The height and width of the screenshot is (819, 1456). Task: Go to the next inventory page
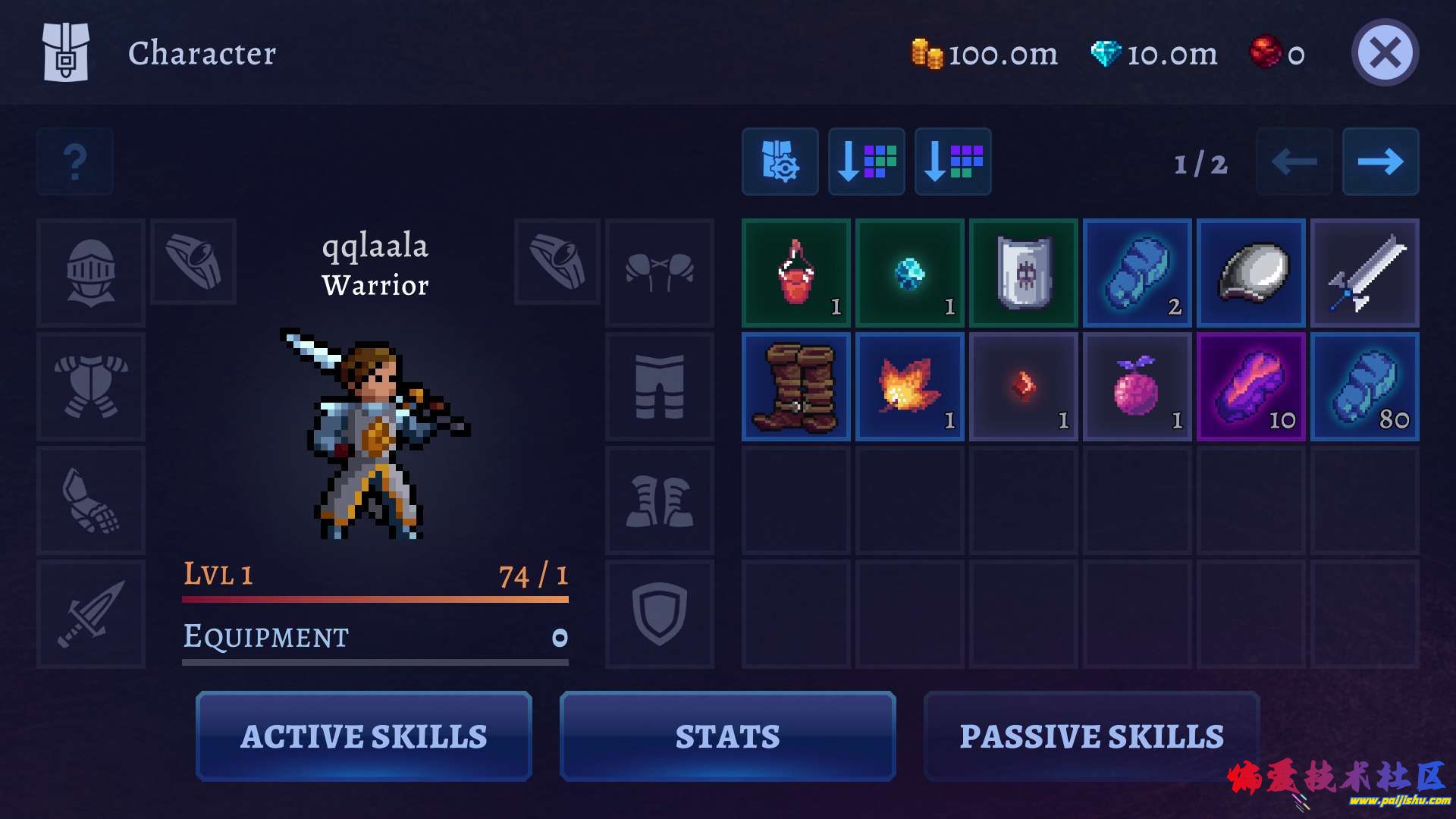1380,162
